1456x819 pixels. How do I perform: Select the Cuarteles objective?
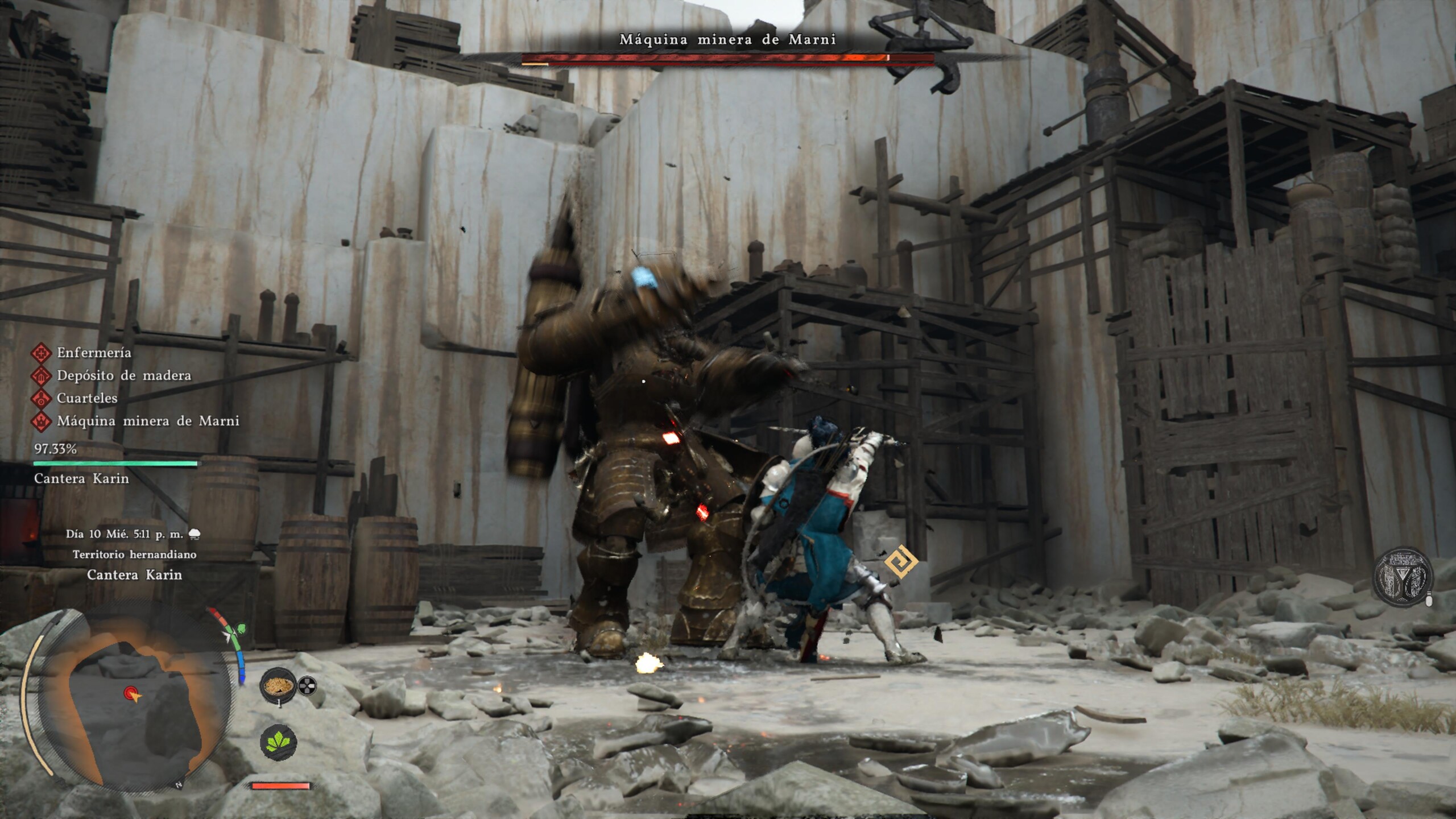(x=86, y=398)
